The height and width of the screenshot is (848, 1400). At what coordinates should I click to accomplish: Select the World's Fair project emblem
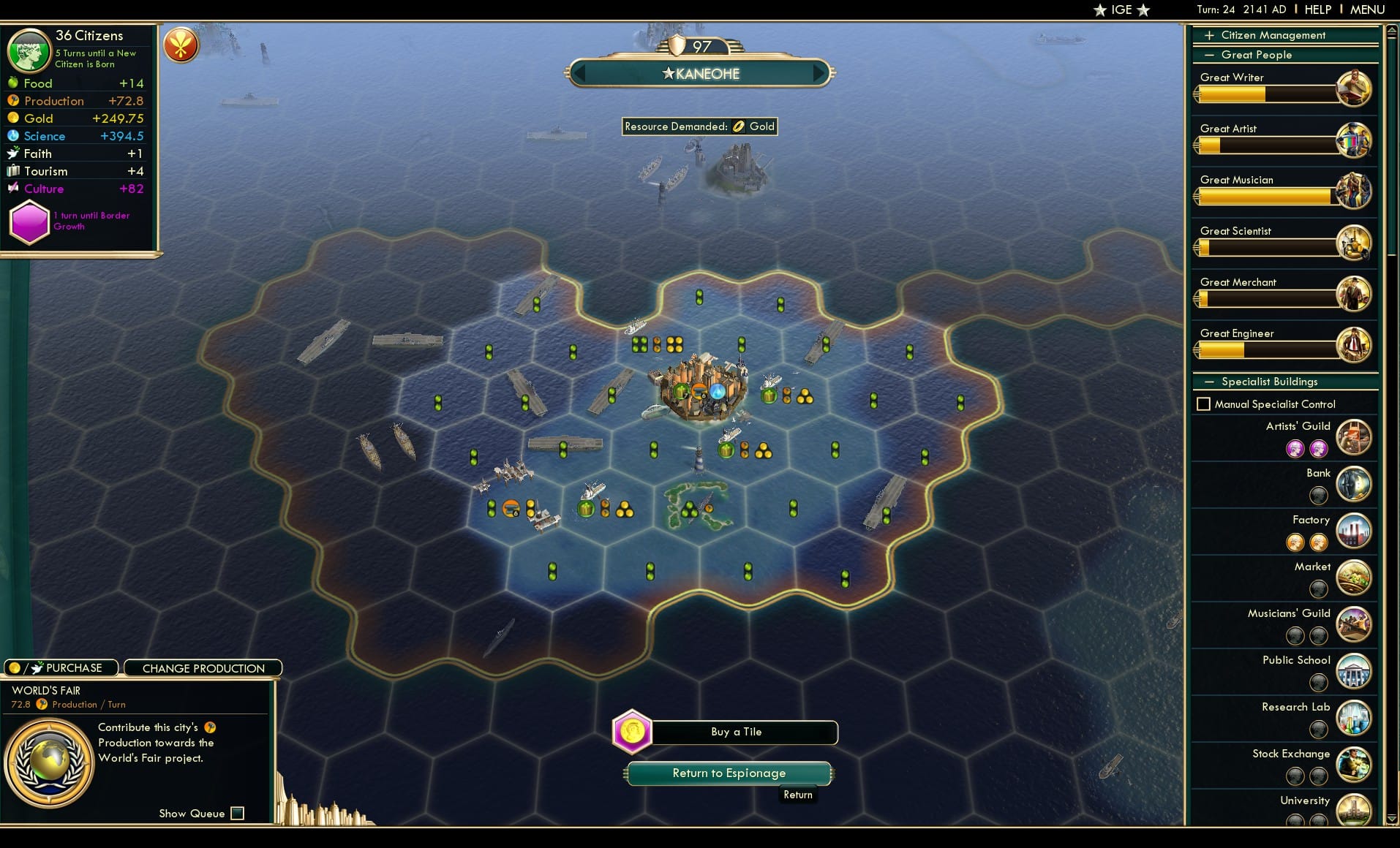[x=49, y=760]
